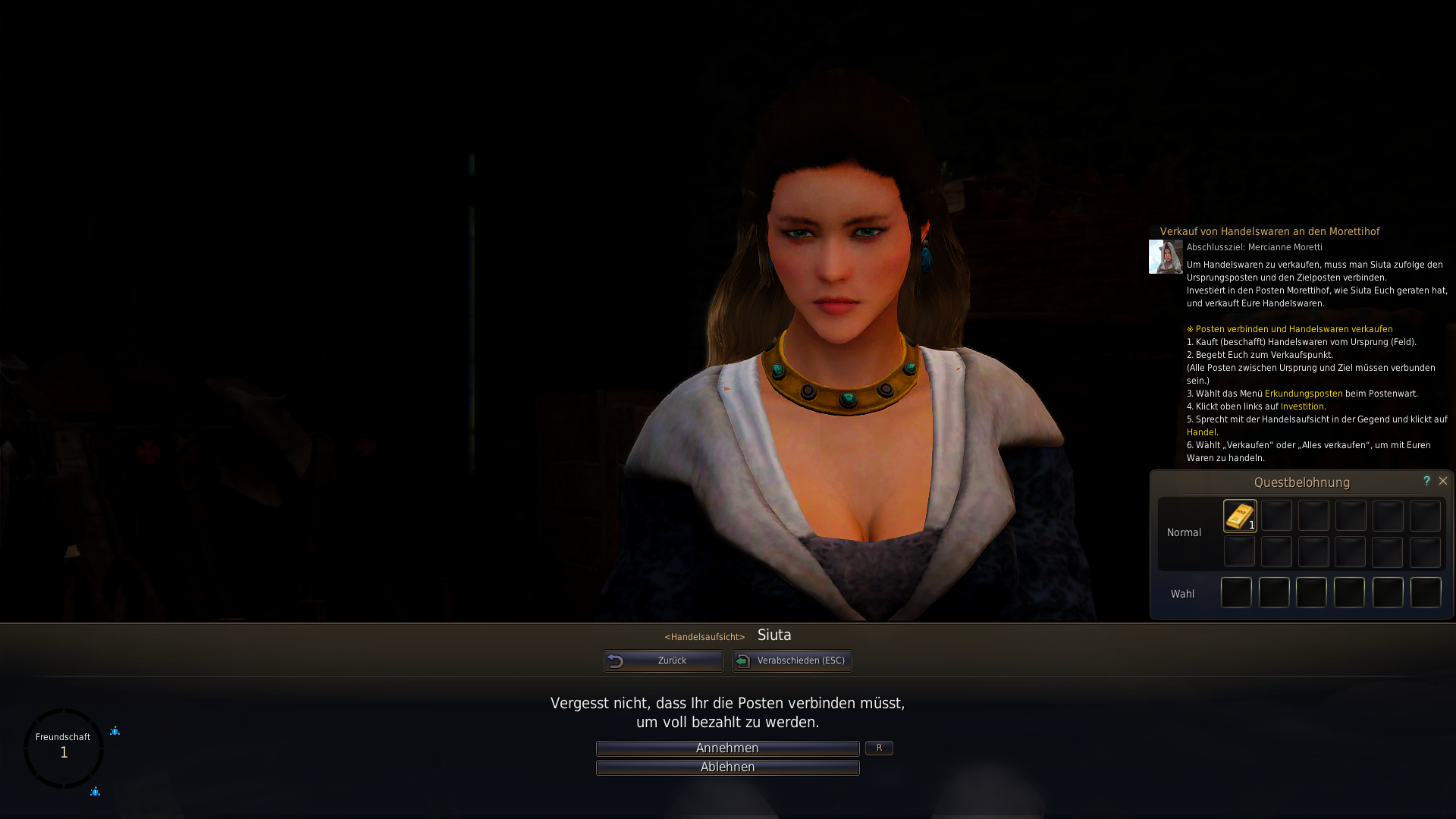Open the Freundschaft friendship circle

tap(64, 748)
